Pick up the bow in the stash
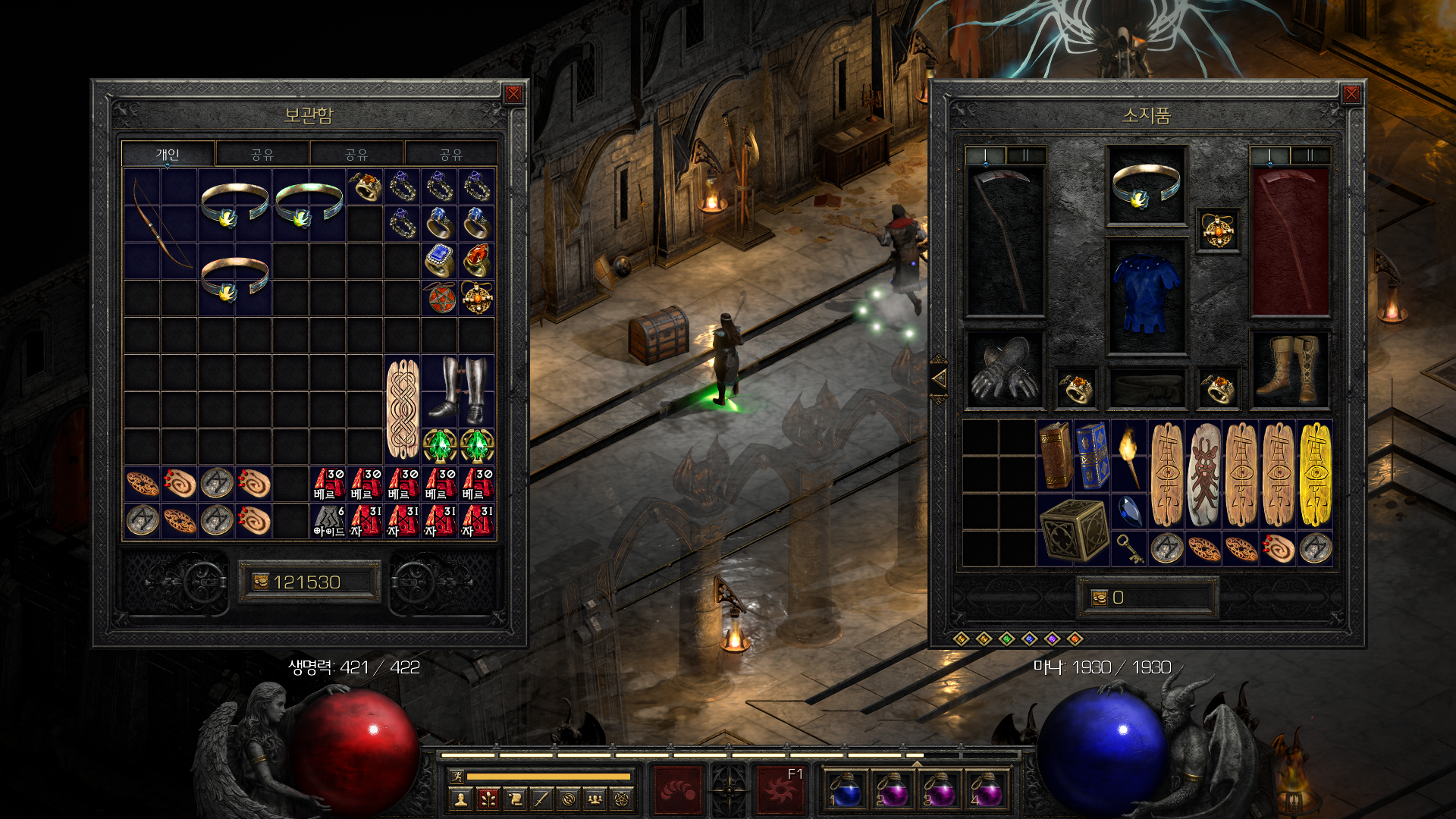The height and width of the screenshot is (819, 1456). point(160,223)
